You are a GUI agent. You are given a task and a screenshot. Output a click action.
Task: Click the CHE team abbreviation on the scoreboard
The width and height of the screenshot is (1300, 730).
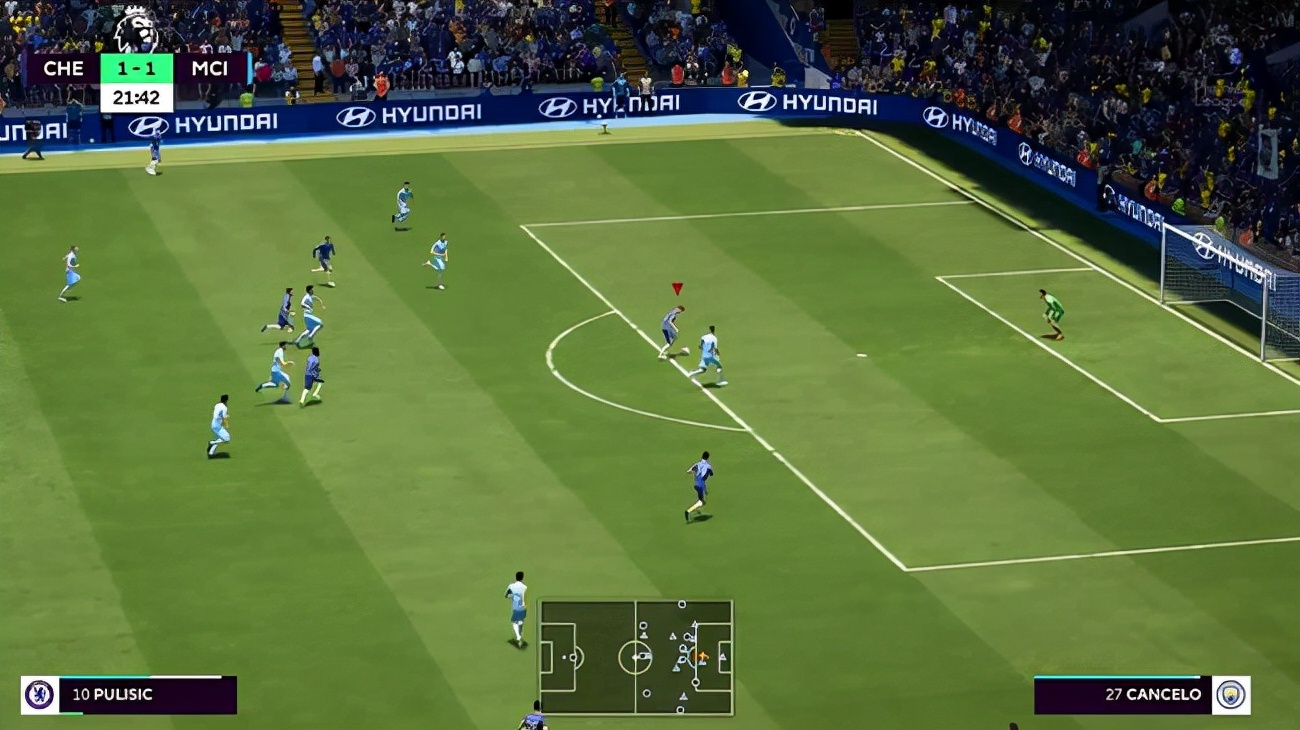click(64, 68)
